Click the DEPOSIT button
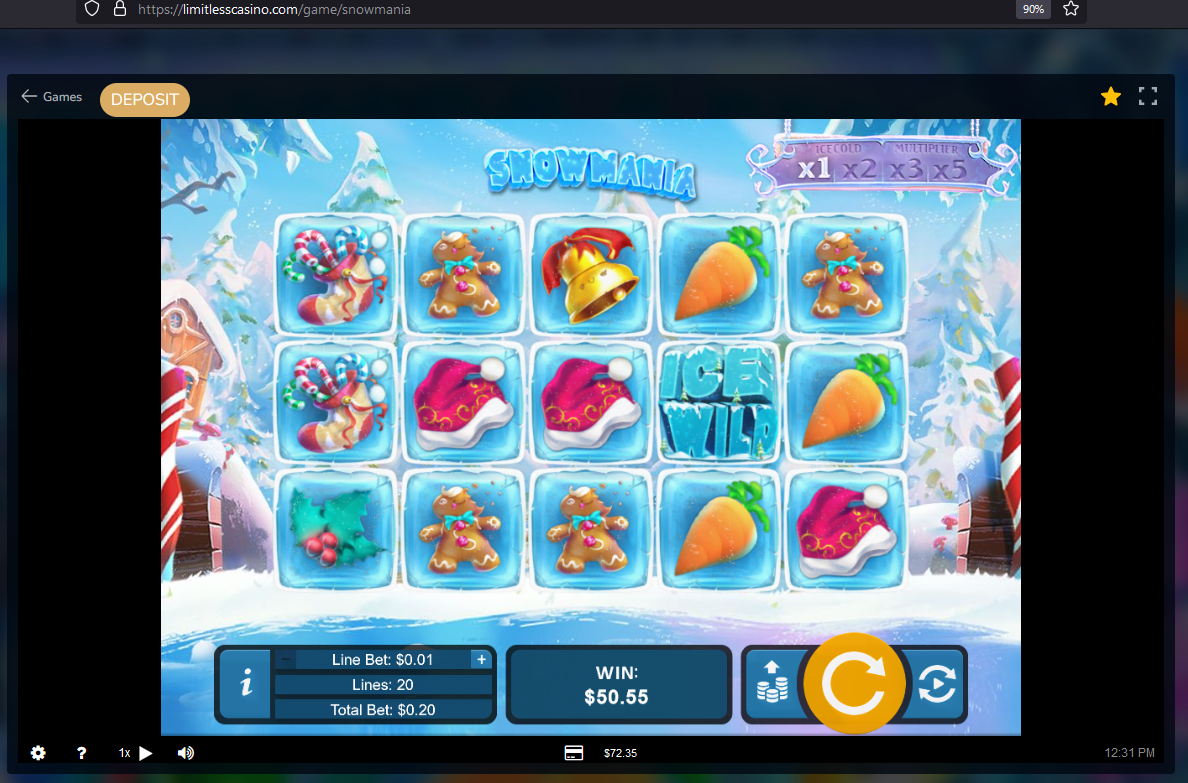The image size is (1188, 783). point(145,100)
